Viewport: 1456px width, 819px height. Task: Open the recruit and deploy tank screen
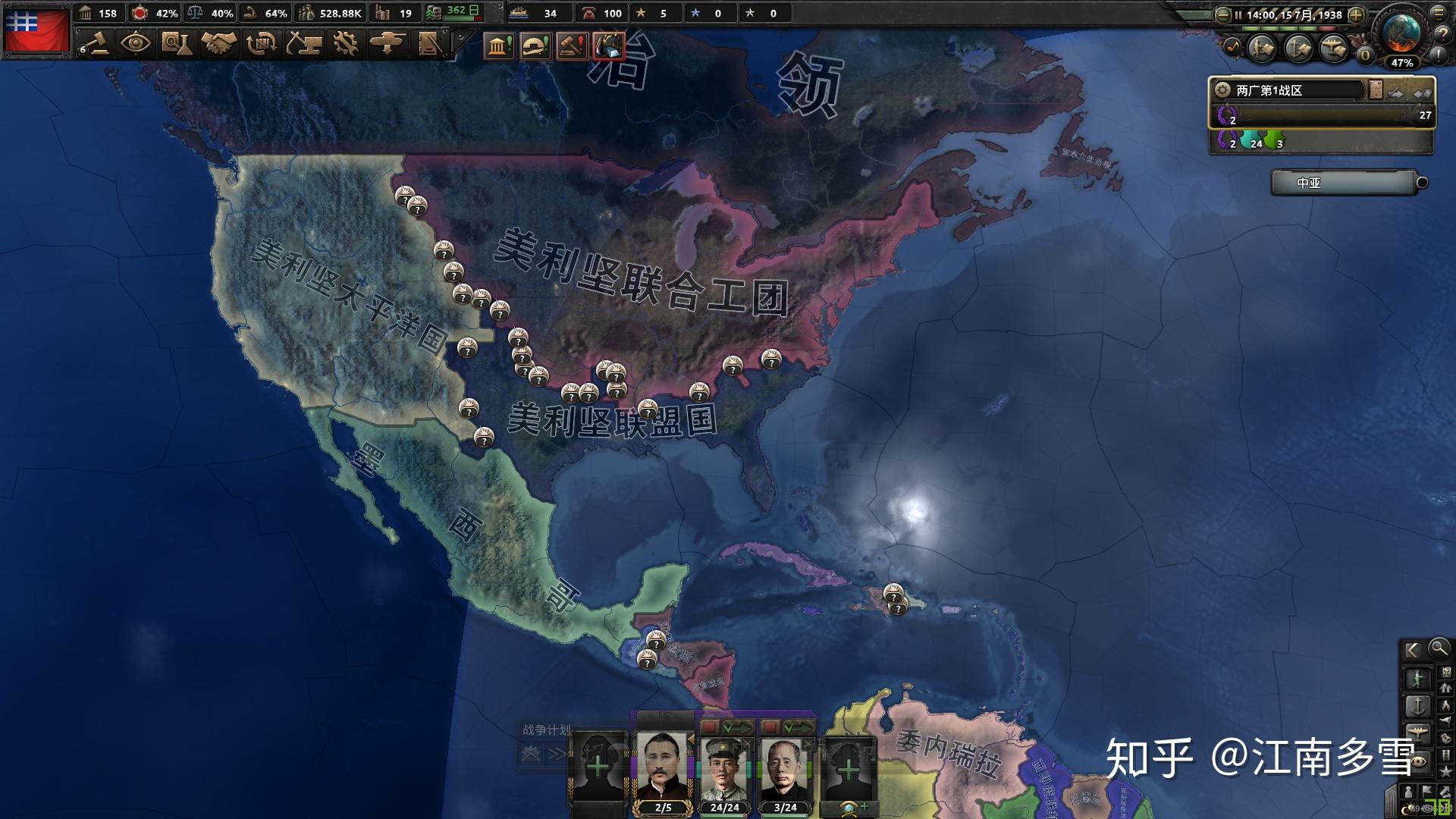[x=388, y=43]
